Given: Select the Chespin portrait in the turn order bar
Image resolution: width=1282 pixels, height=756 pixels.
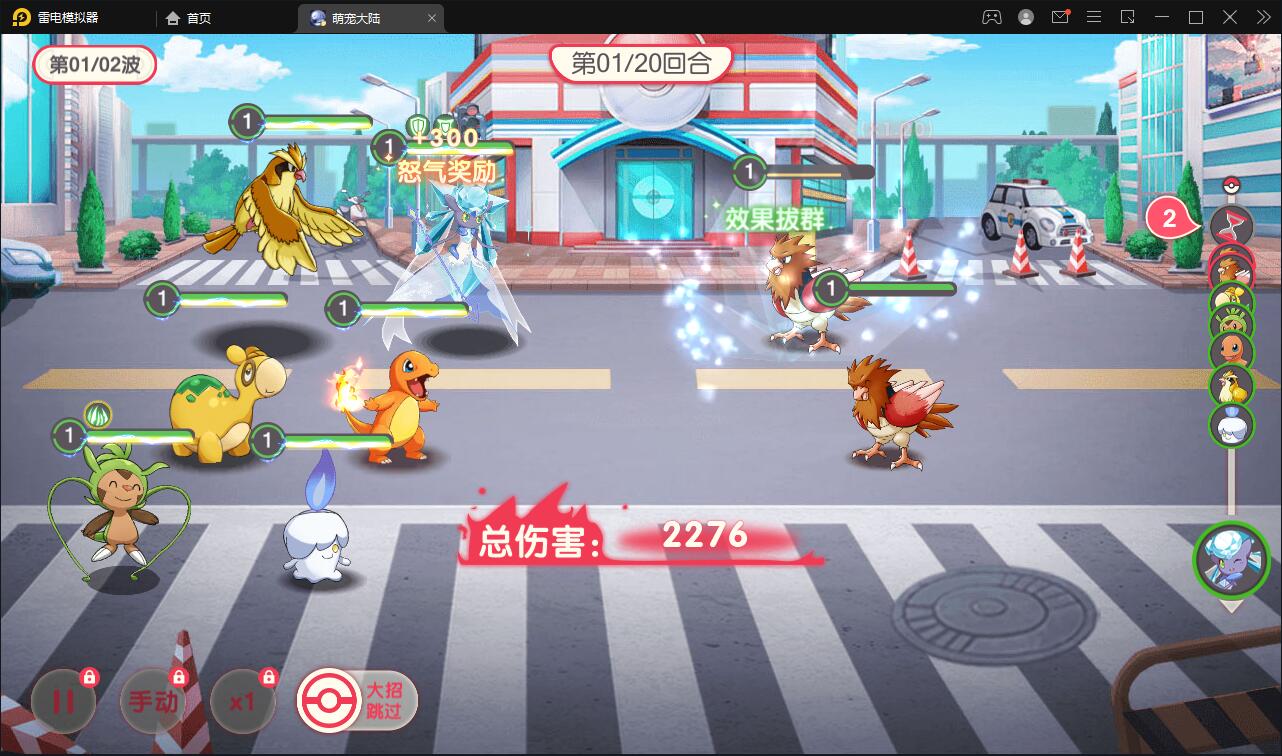Looking at the screenshot, I should [1232, 322].
